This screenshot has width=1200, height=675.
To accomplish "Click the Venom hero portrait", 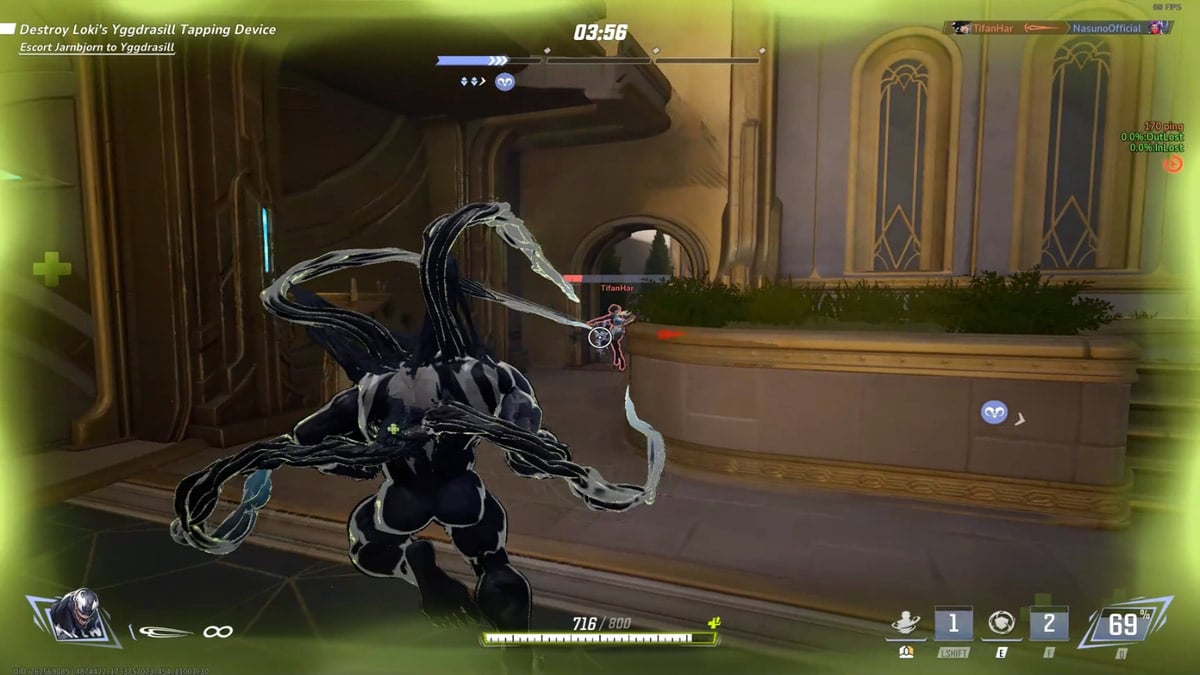I will (70, 614).
